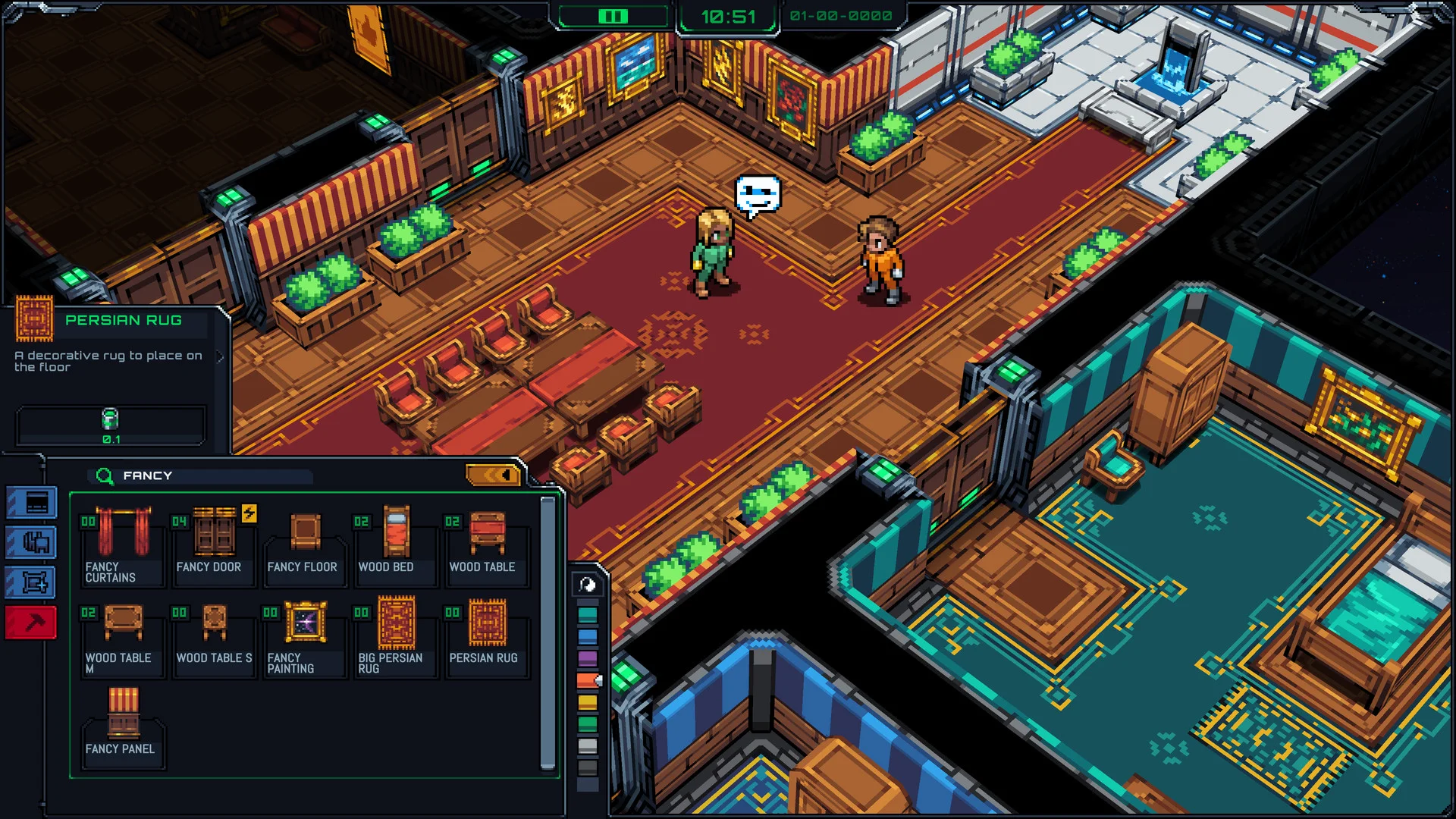The image size is (1456, 819).
Task: Open the build panel via top sidebar icon
Action: click(30, 501)
